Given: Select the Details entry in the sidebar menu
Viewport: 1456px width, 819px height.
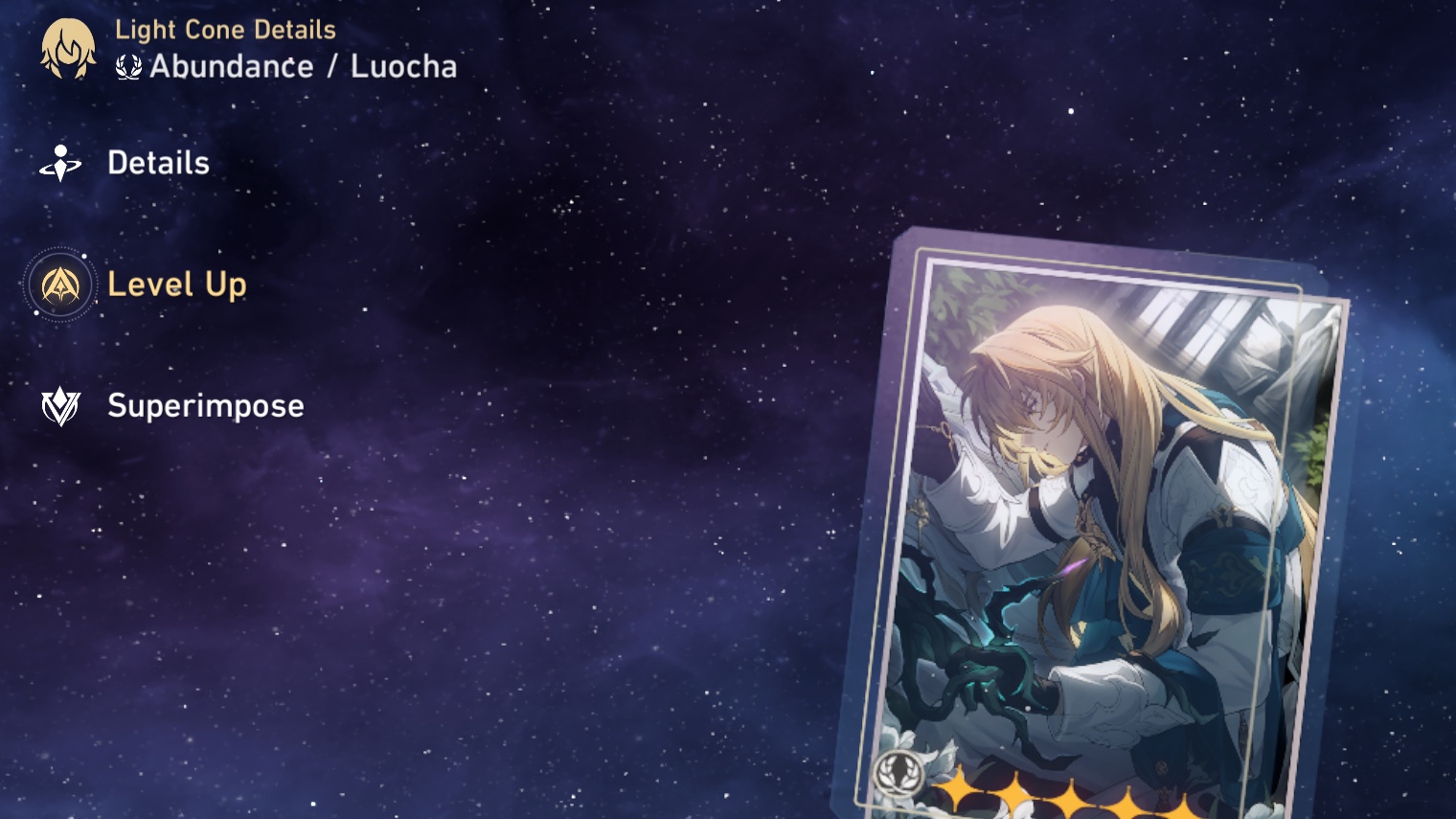Looking at the screenshot, I should 158,163.
